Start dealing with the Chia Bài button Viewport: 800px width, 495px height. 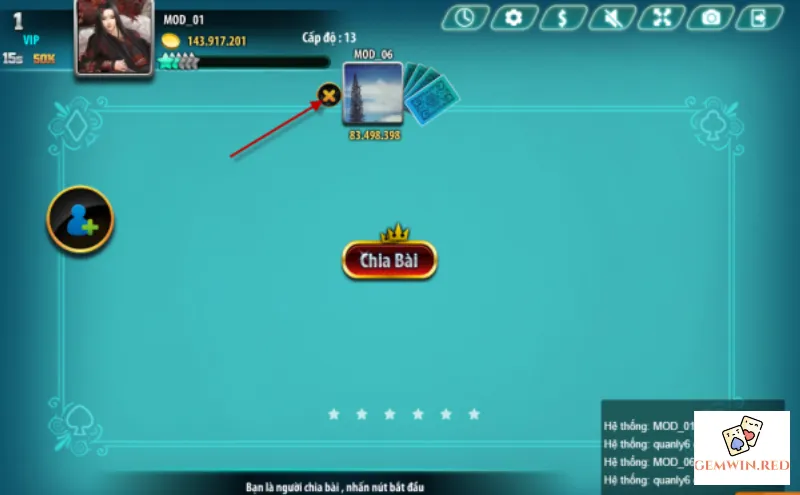coord(389,260)
